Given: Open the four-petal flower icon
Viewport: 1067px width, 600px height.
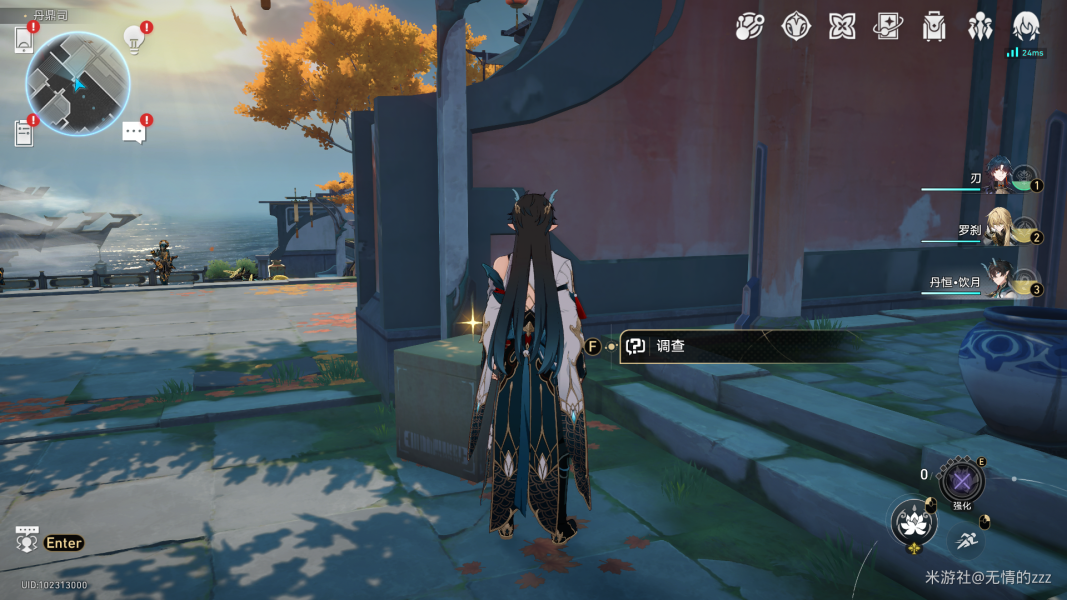Looking at the screenshot, I should coord(842,26).
